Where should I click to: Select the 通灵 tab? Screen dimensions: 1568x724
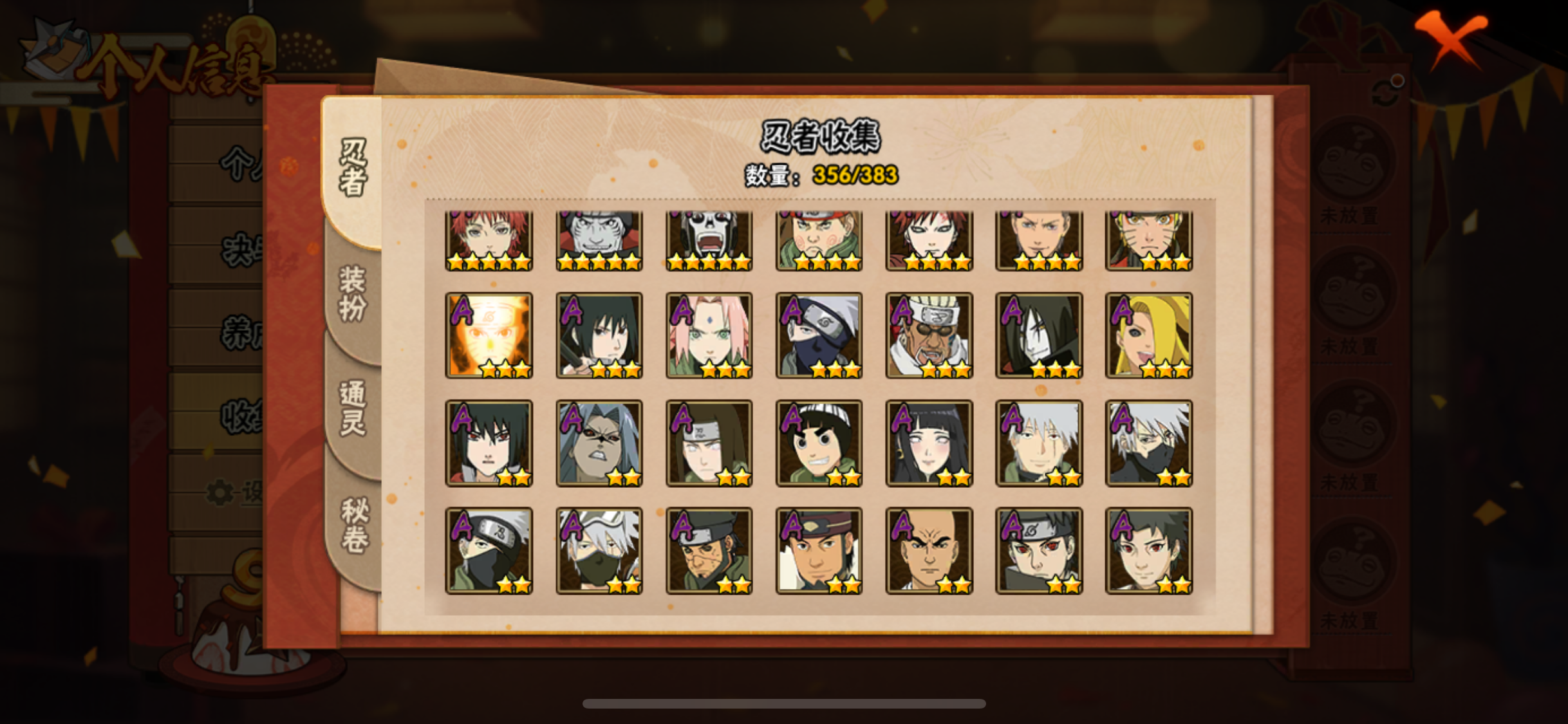click(353, 408)
